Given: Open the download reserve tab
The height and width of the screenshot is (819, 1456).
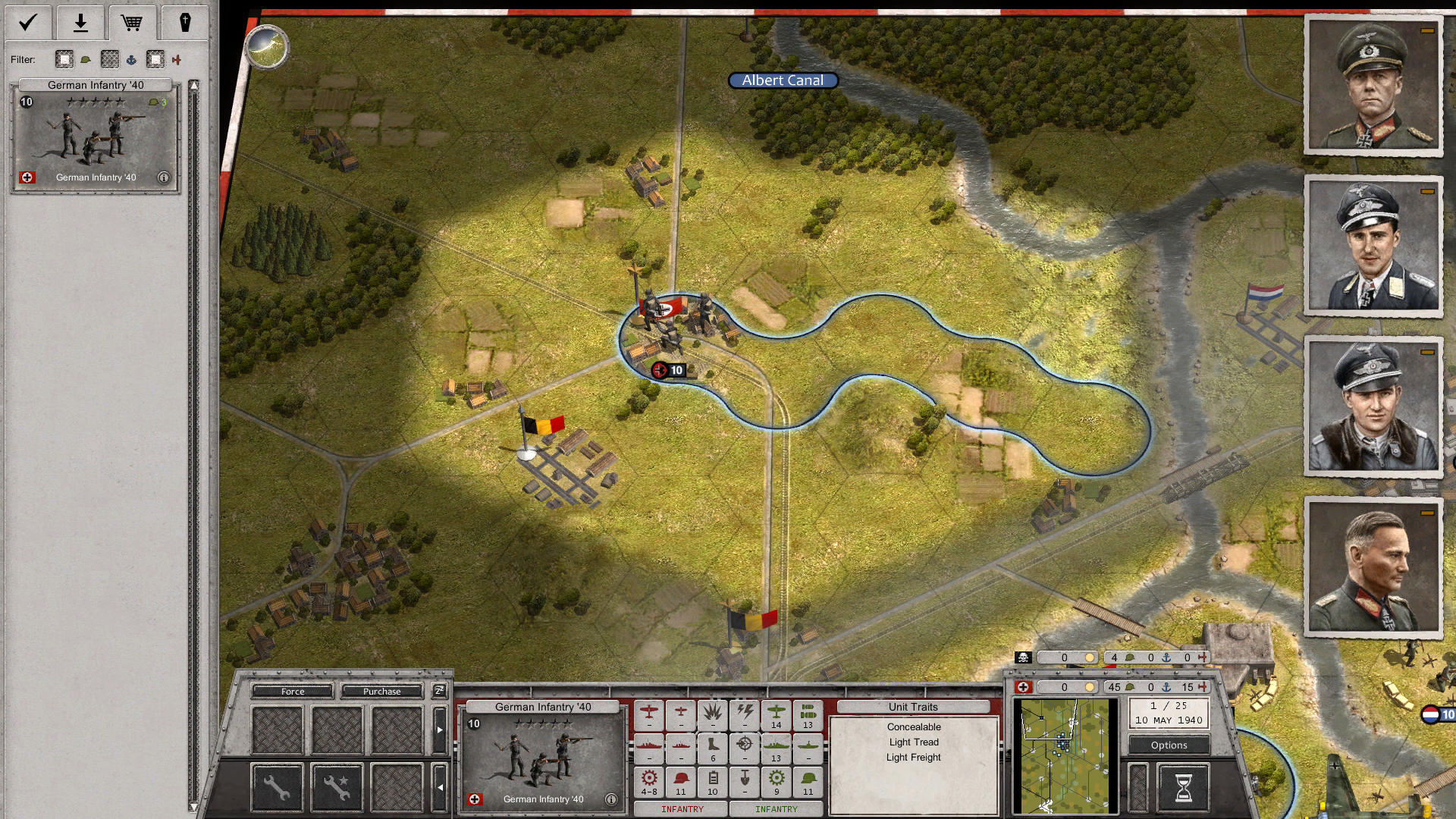Looking at the screenshot, I should [x=80, y=23].
